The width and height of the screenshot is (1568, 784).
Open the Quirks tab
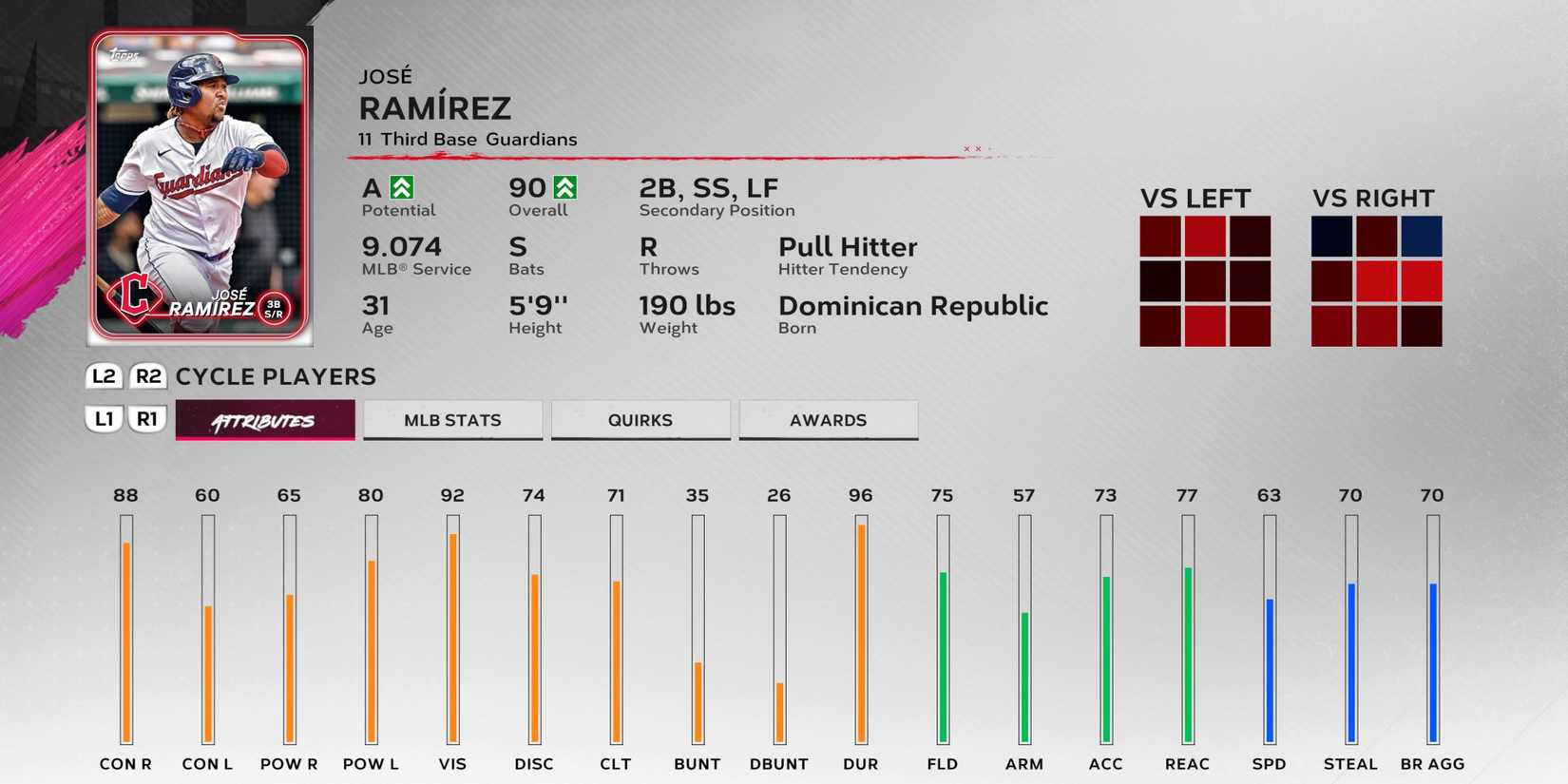(x=641, y=419)
